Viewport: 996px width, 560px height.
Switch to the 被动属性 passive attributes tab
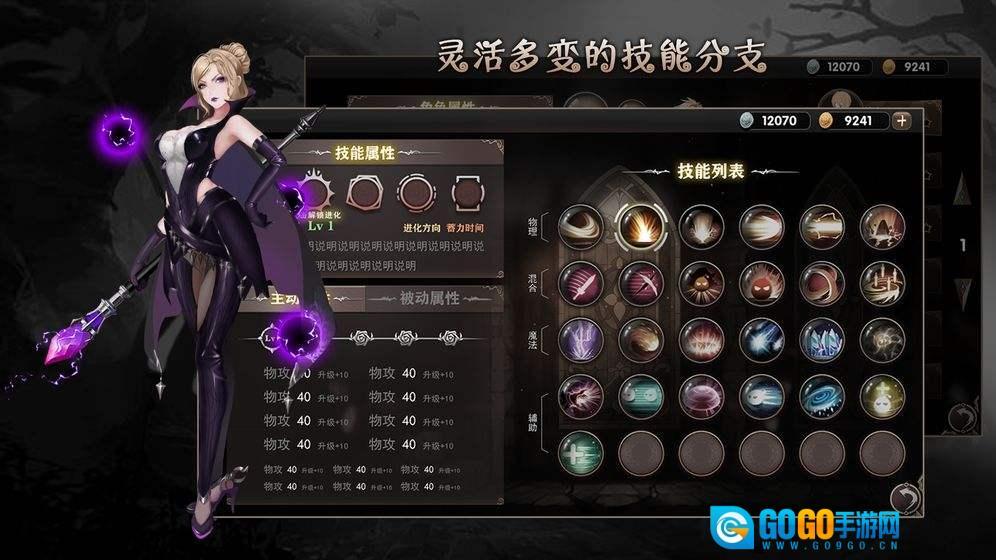pos(429,298)
